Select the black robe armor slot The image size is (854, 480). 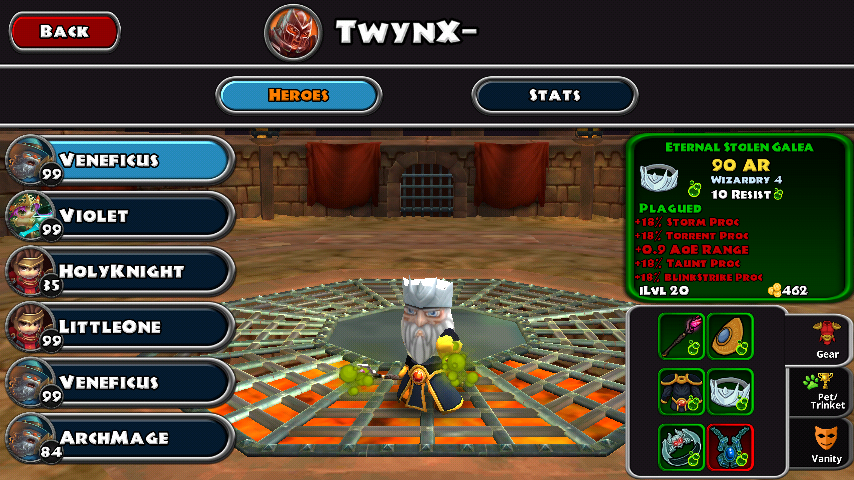pos(681,391)
